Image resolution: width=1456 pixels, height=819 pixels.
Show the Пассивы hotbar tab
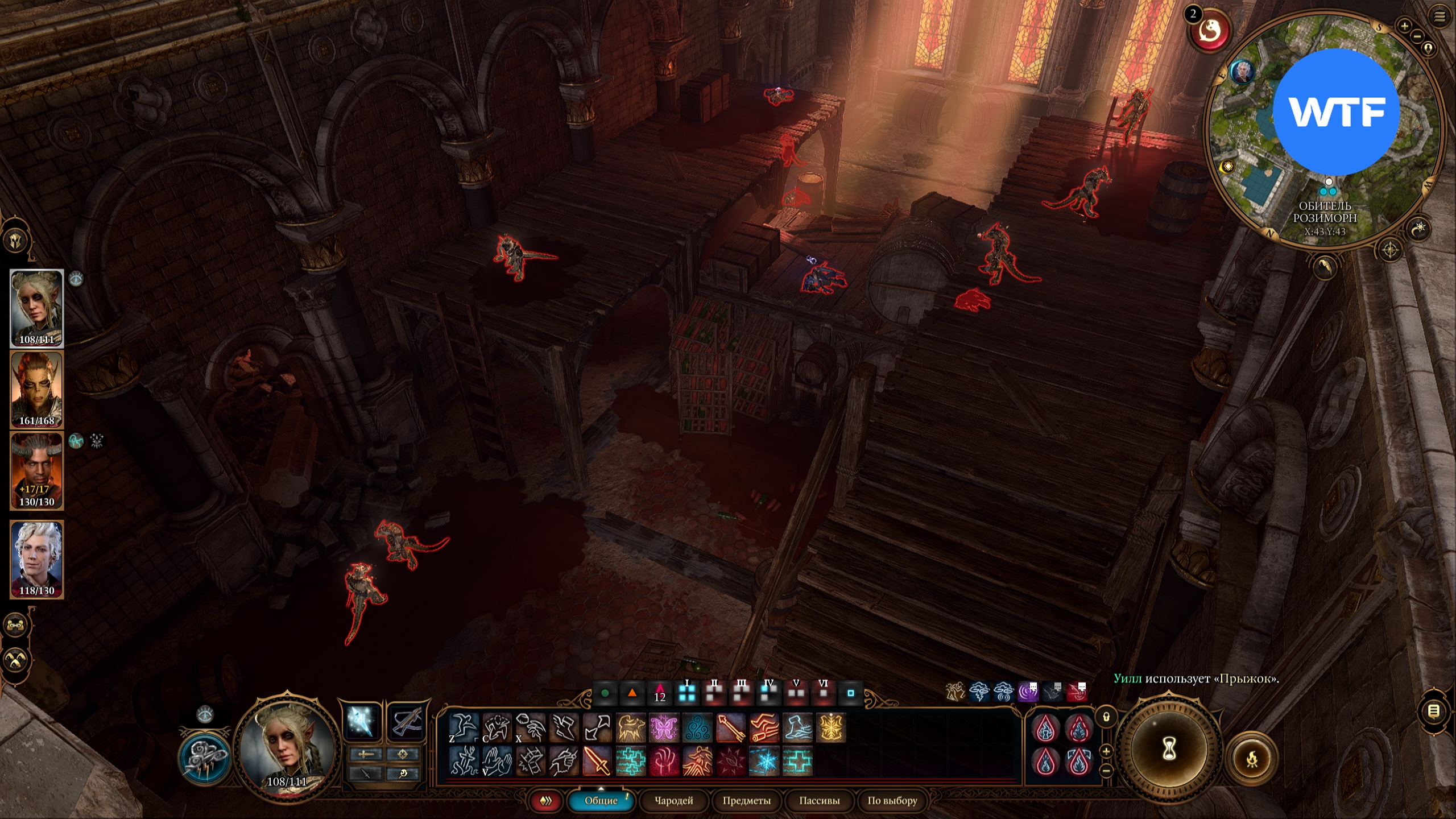point(819,801)
